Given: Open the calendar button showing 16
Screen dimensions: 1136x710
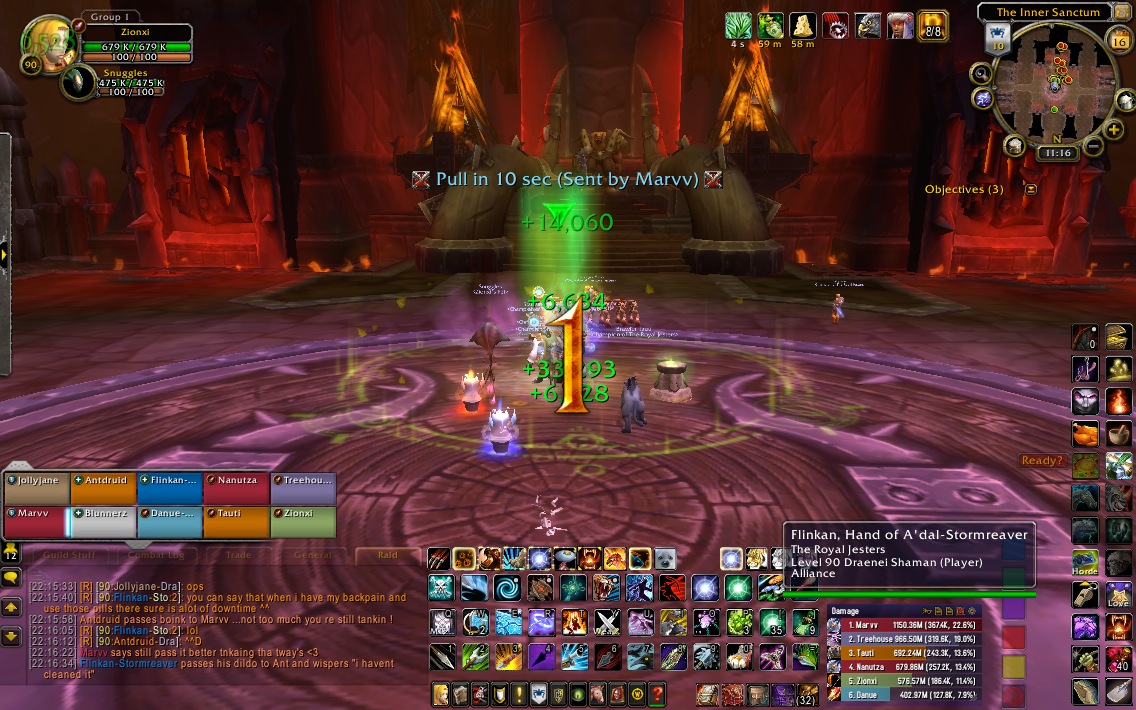Looking at the screenshot, I should point(1120,40).
